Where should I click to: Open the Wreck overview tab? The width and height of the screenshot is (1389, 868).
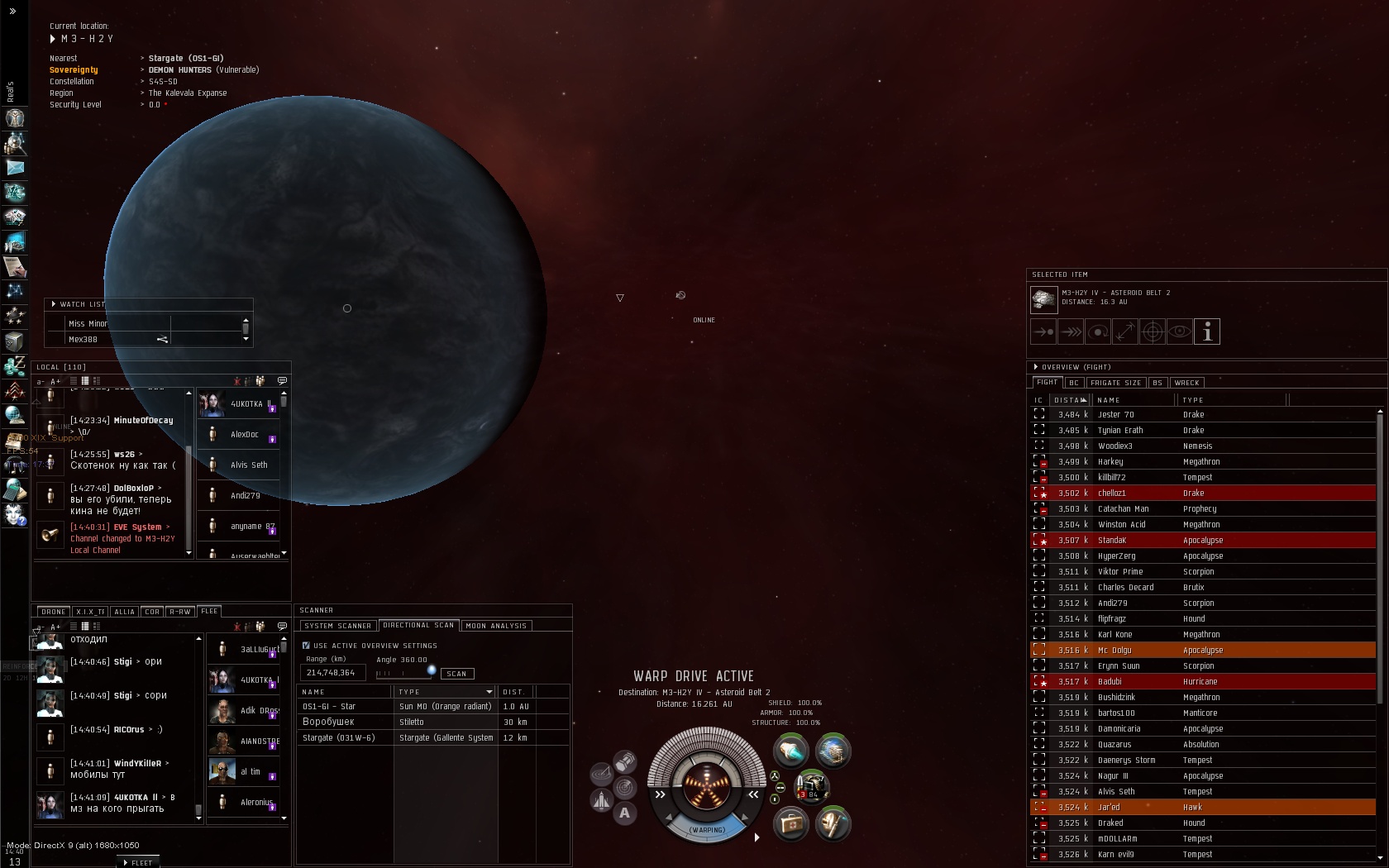[1186, 383]
